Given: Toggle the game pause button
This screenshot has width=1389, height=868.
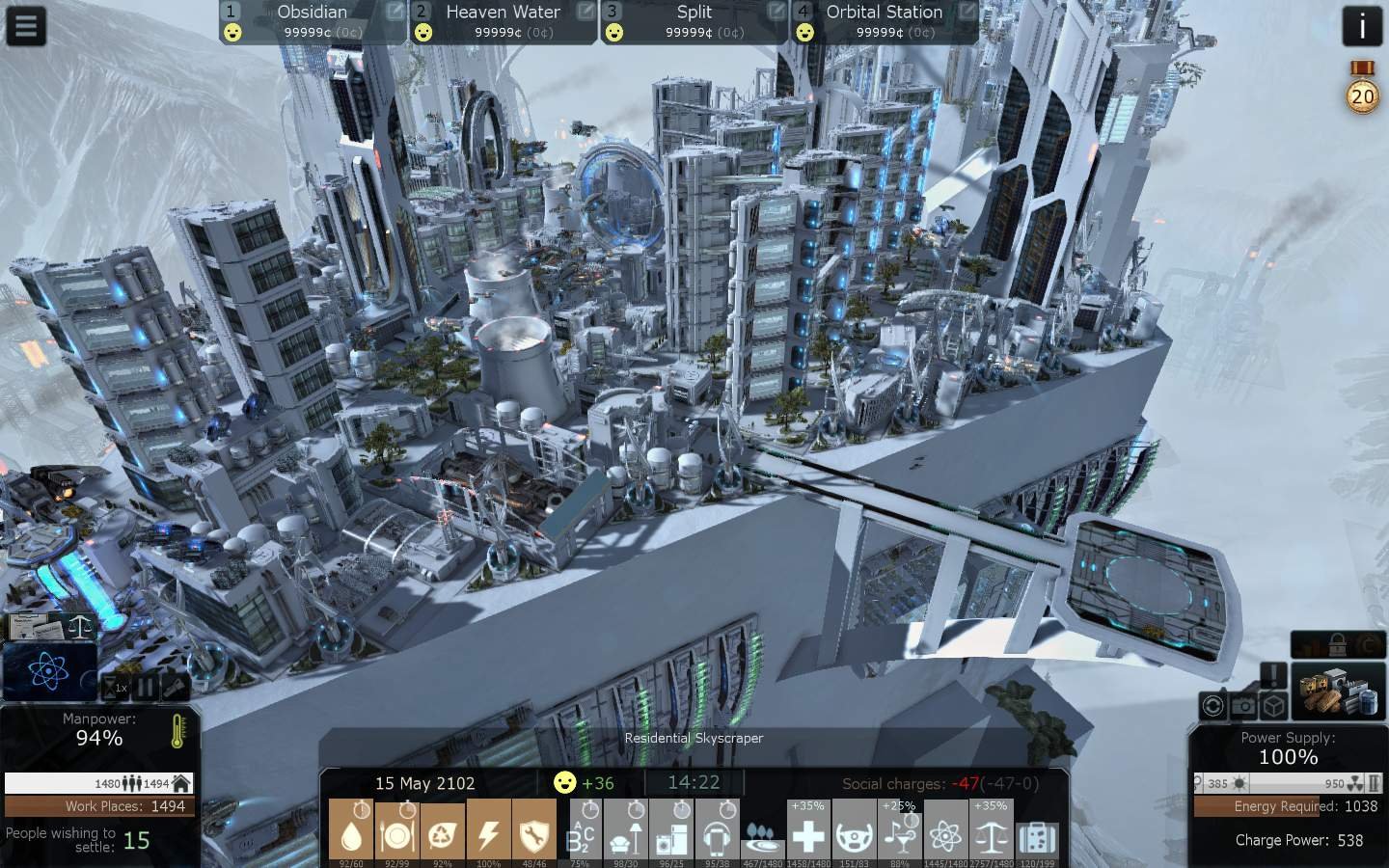Looking at the screenshot, I should [x=147, y=688].
